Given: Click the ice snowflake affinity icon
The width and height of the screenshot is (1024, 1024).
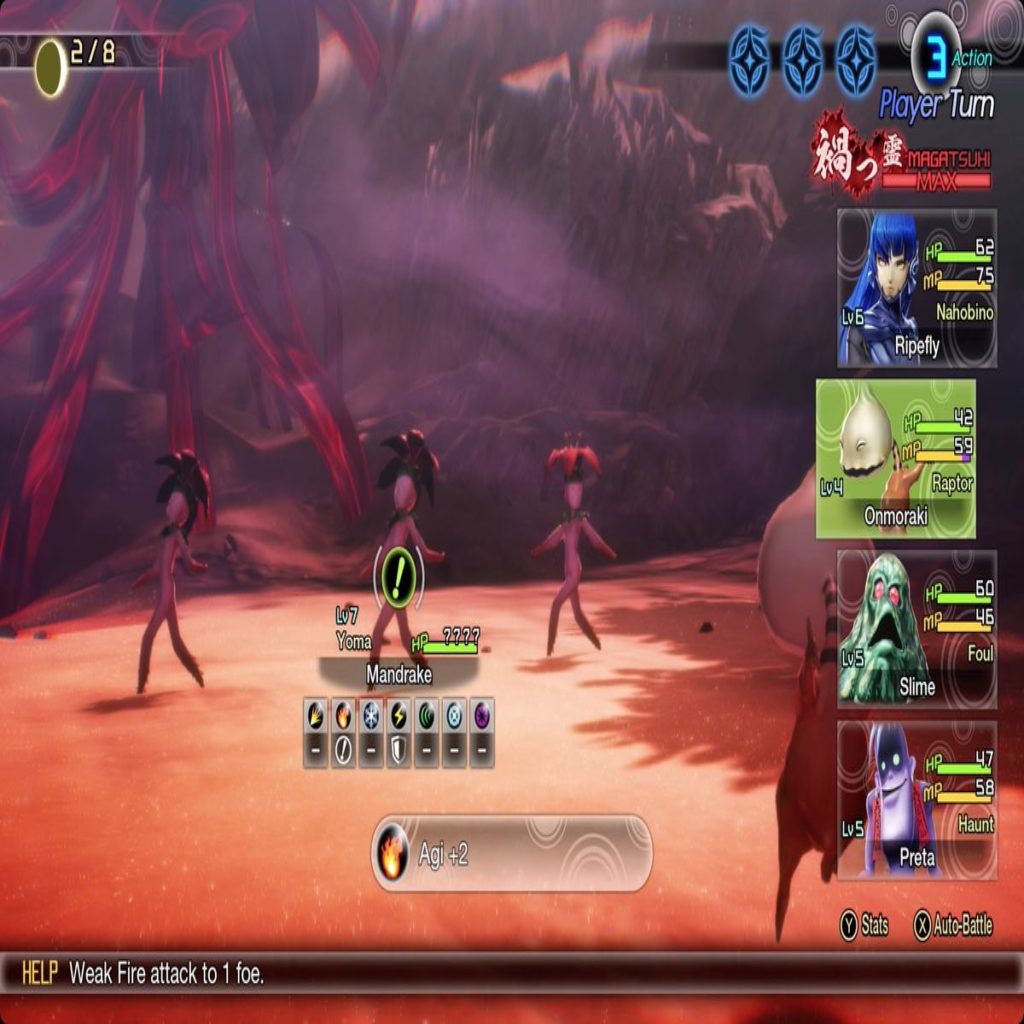Looking at the screenshot, I should point(371,715).
